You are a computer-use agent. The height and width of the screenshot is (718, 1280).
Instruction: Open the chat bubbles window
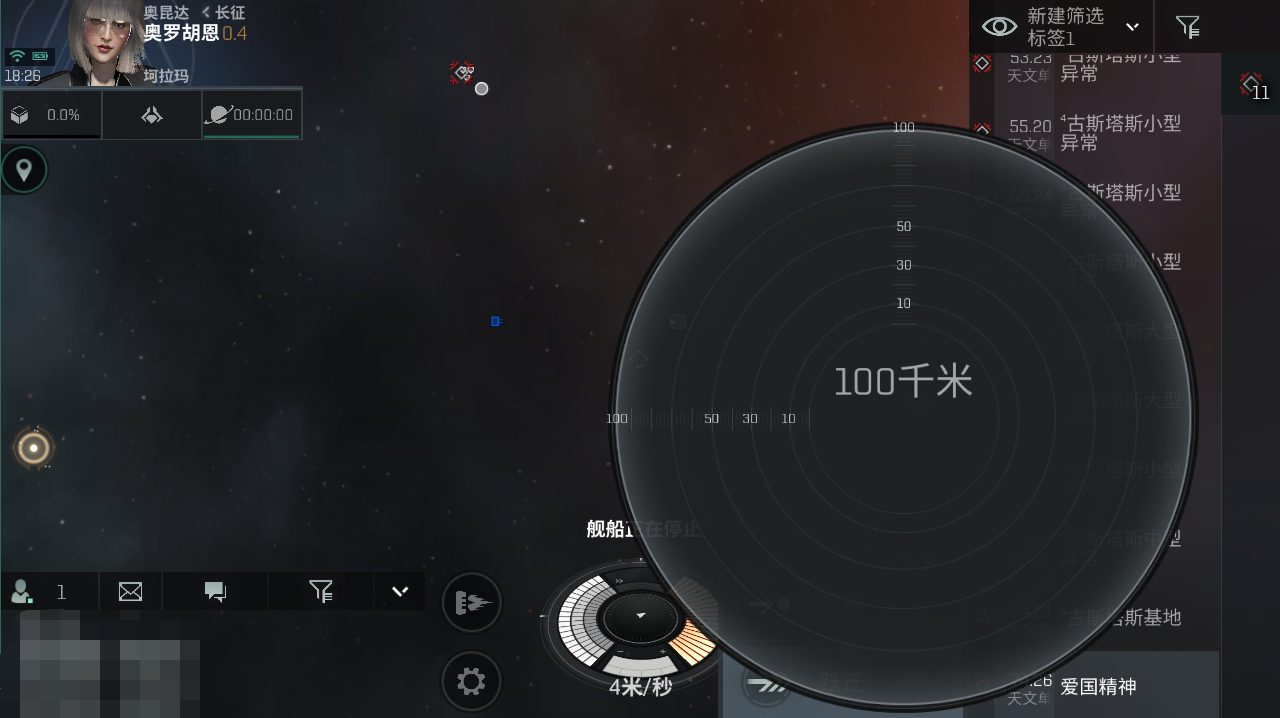click(215, 592)
